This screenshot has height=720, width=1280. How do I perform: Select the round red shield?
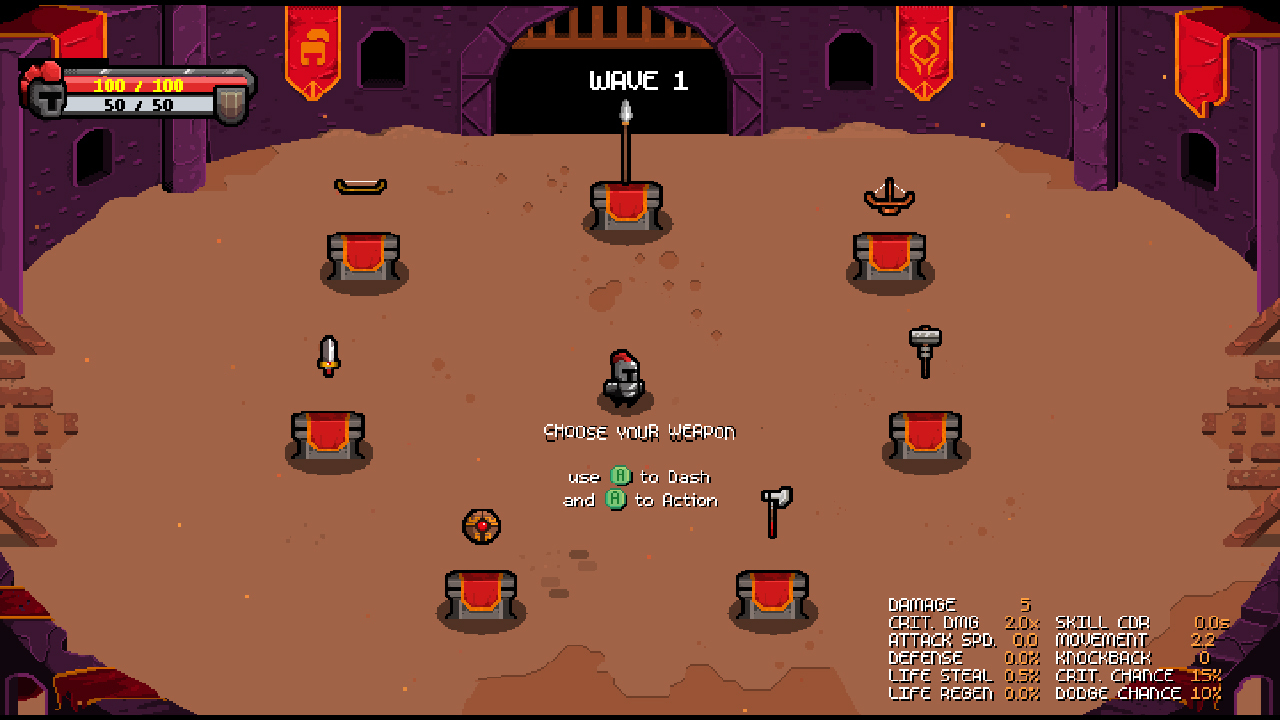(480, 527)
